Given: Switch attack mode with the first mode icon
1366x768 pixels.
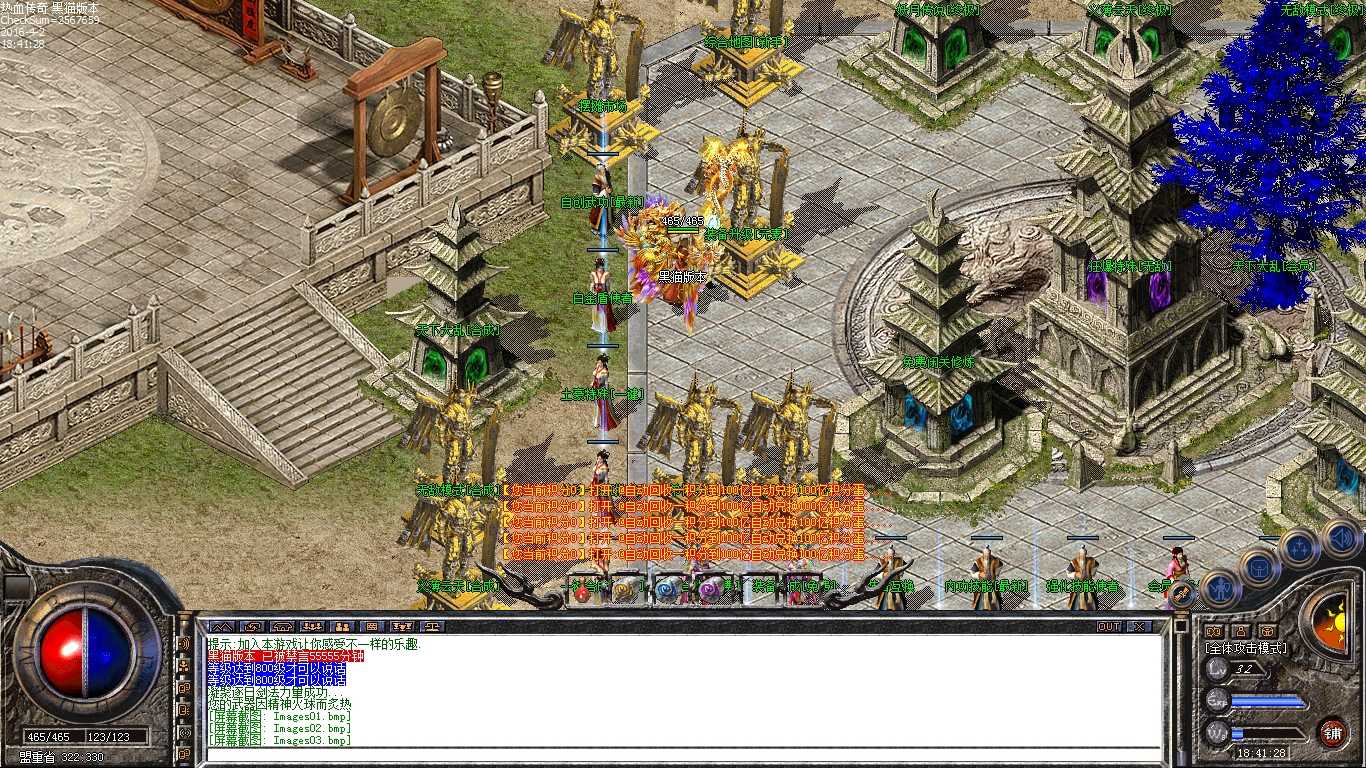Looking at the screenshot, I should [1213, 631].
